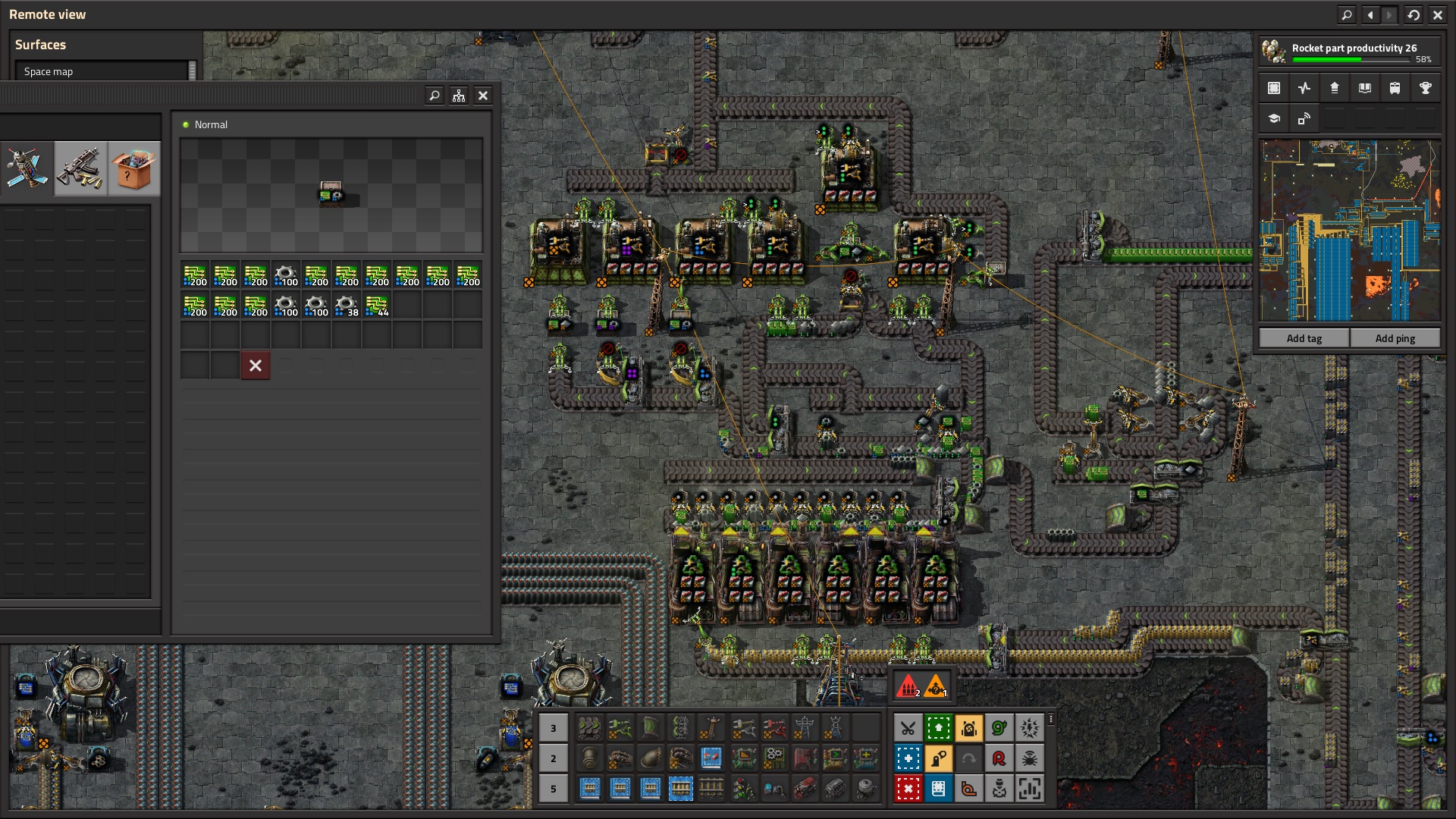Click the red X slot limit button
Image resolution: width=1456 pixels, height=819 pixels.
pos(256,366)
